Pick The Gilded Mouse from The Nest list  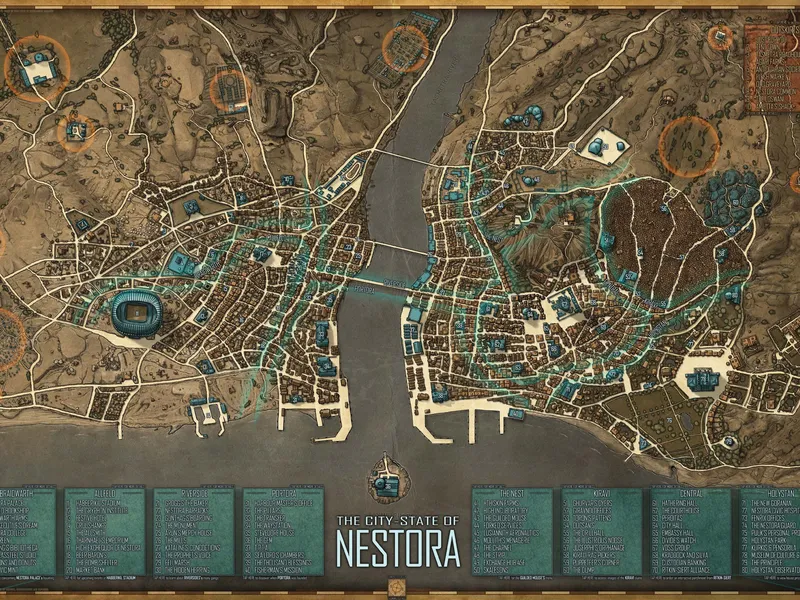click(505, 518)
